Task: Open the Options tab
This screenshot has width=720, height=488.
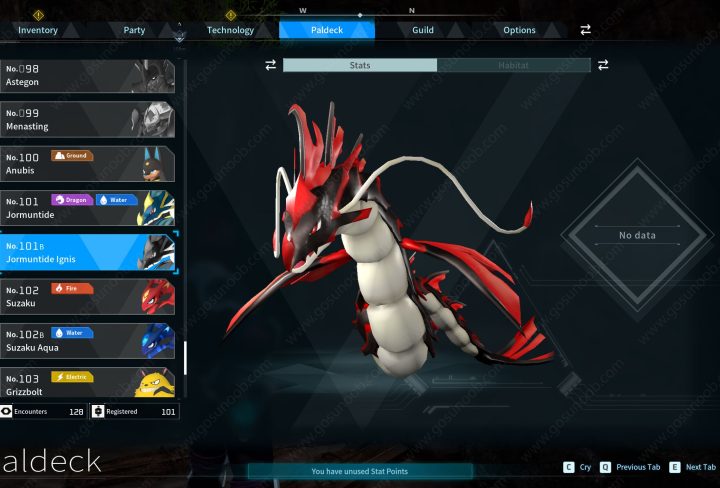Action: point(519,30)
